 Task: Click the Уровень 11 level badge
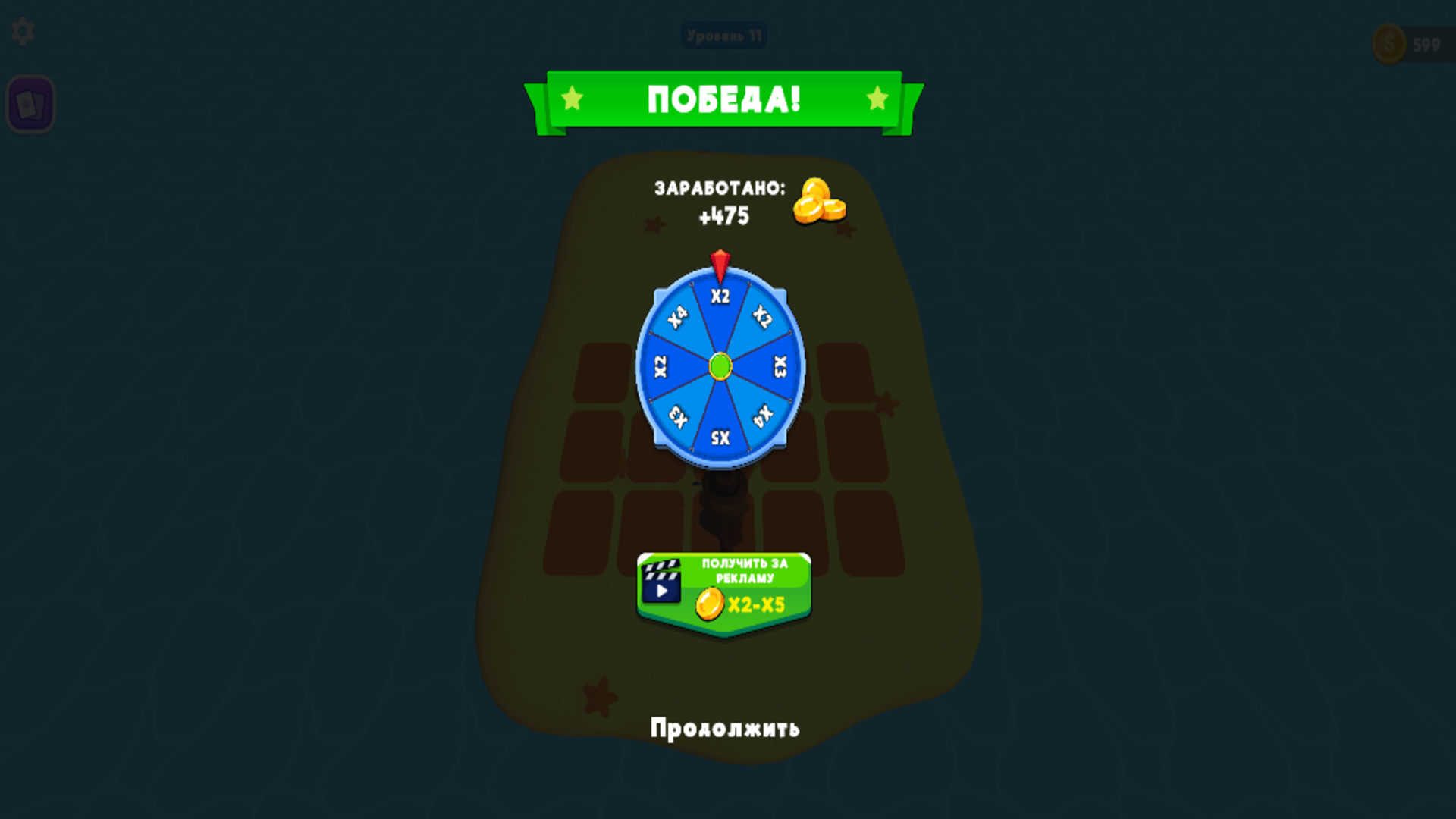tap(724, 34)
